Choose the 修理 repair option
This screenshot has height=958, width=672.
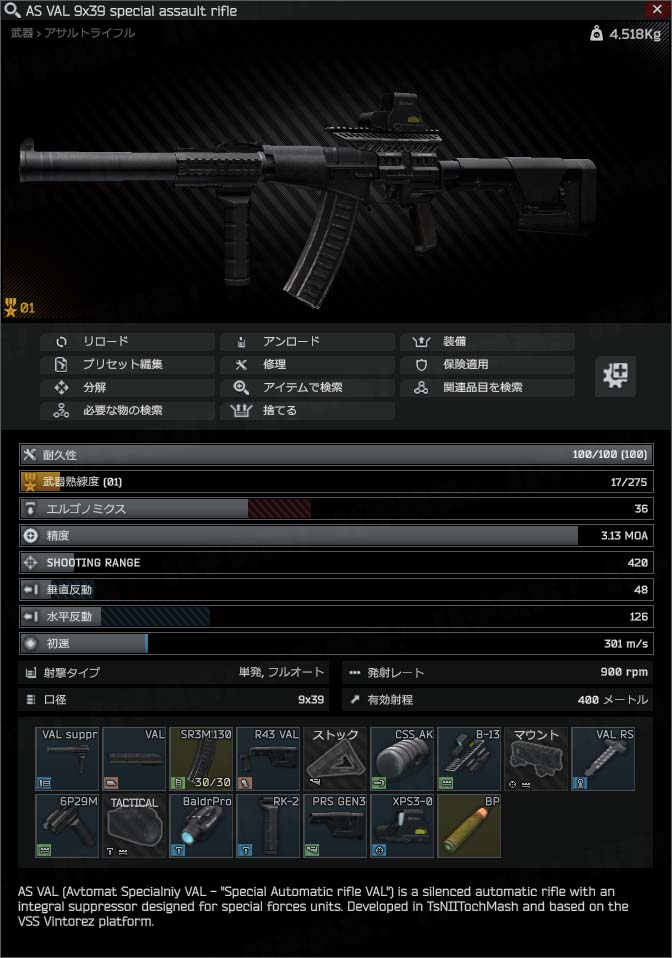pos(307,364)
